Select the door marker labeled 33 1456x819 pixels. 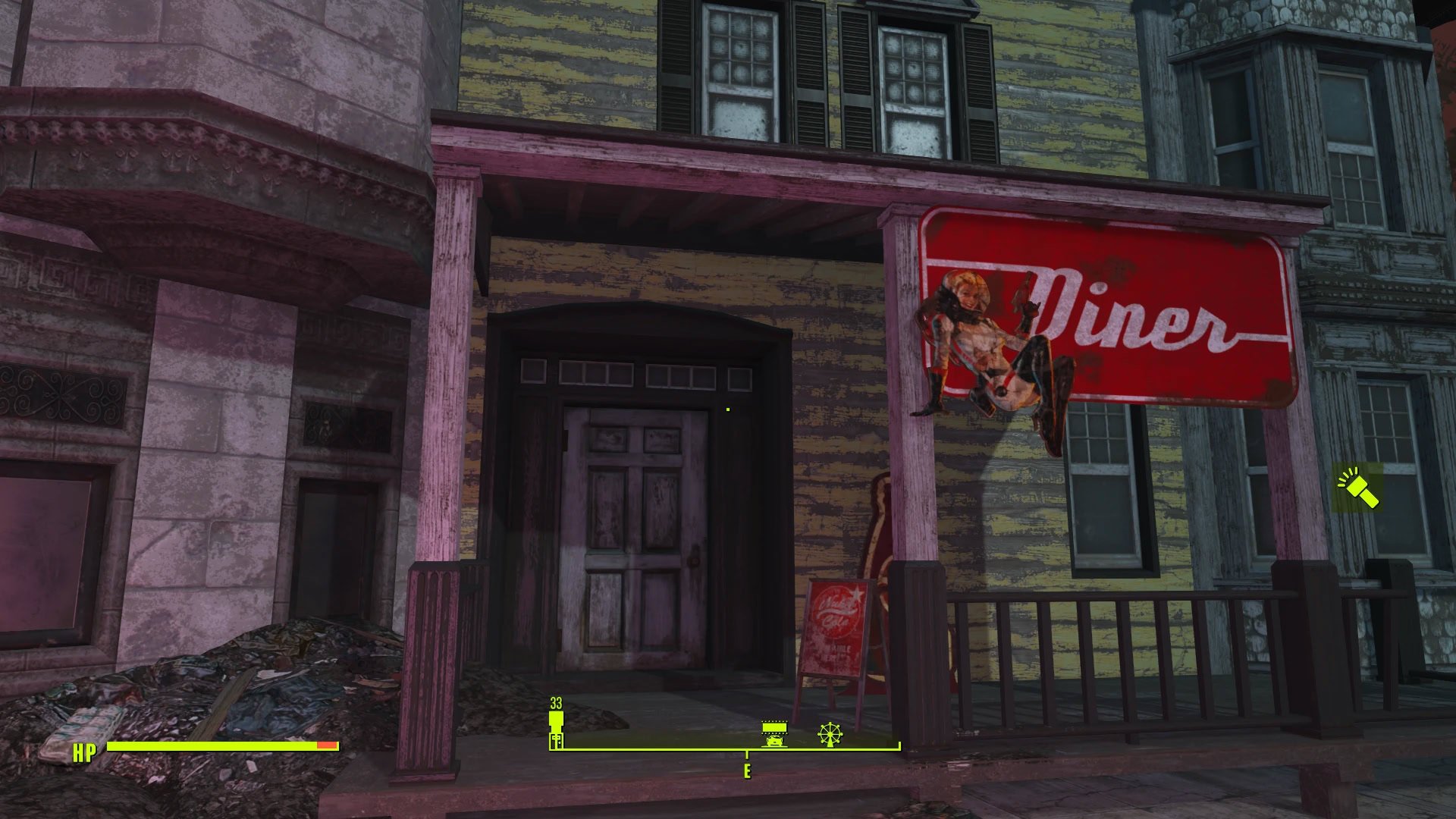(x=557, y=731)
